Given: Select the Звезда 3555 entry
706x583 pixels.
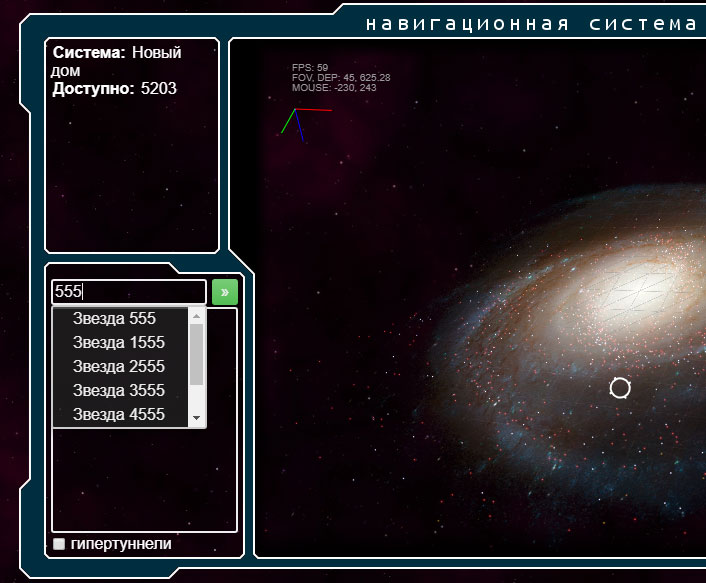Looking at the screenshot, I should 118,391.
